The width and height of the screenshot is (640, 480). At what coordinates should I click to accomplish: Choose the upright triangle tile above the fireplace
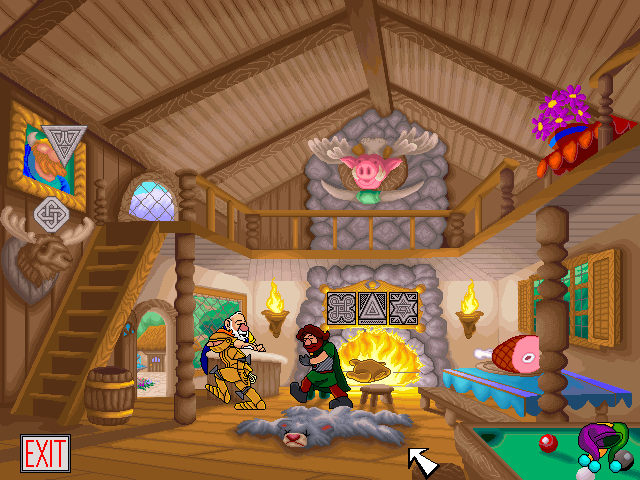(x=373, y=309)
